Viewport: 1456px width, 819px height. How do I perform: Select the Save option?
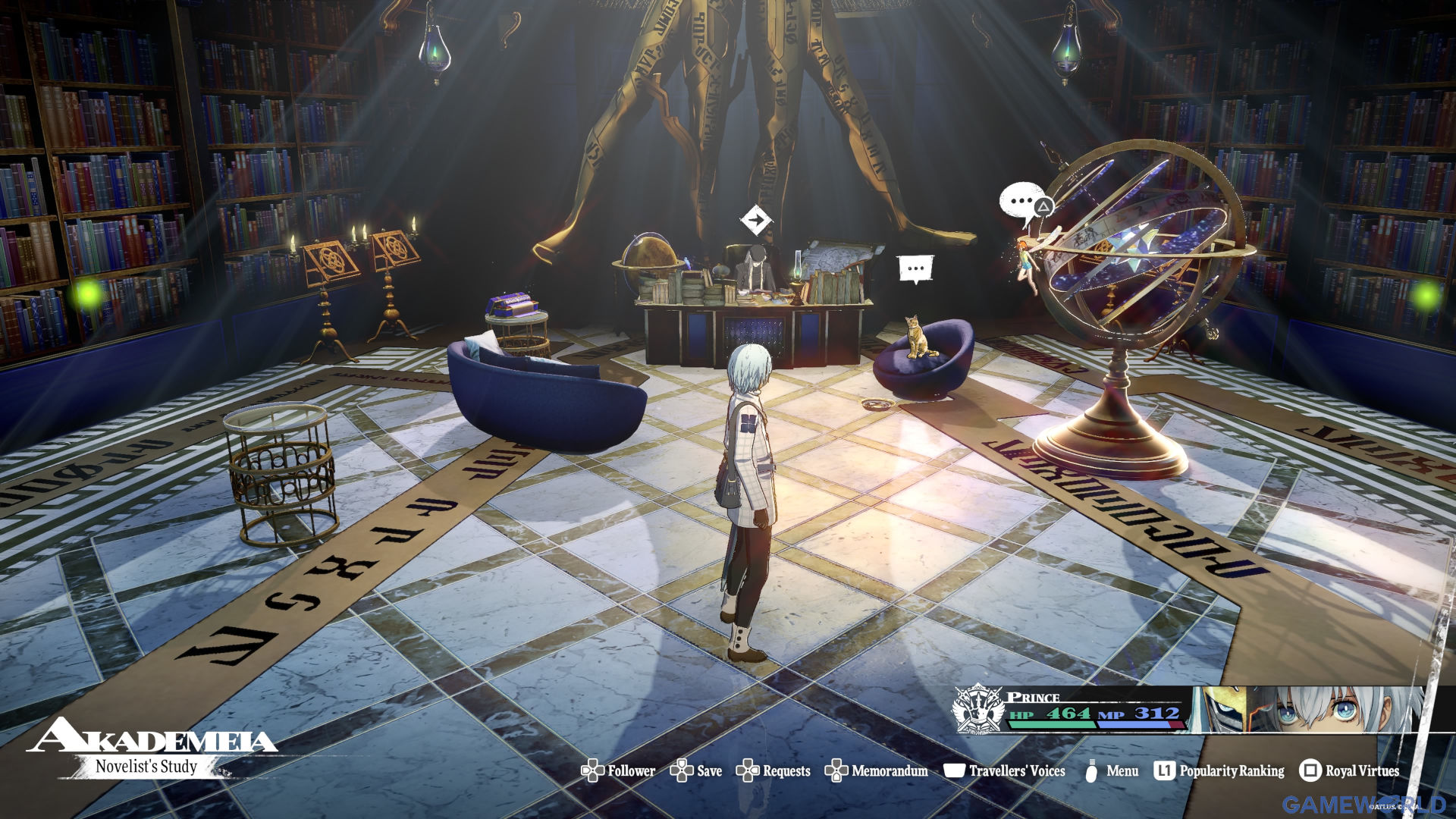[697, 771]
